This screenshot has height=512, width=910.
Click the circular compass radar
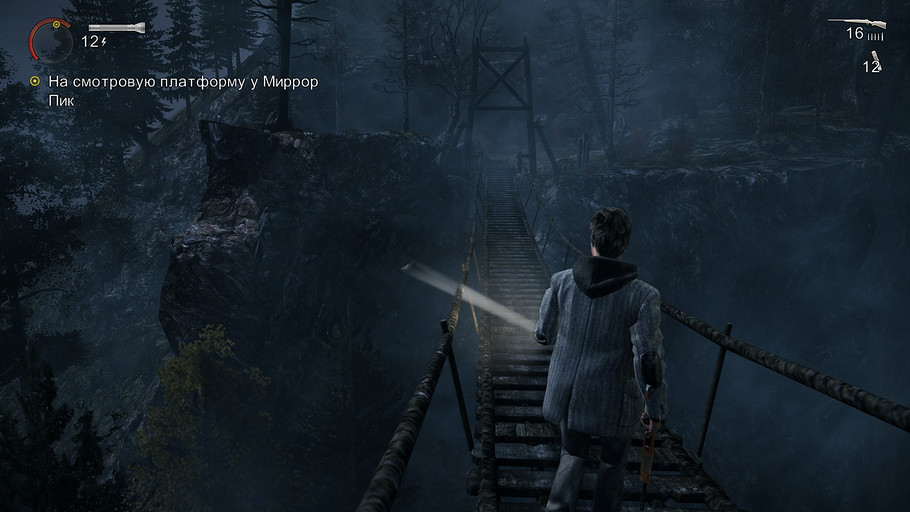pos(51,40)
